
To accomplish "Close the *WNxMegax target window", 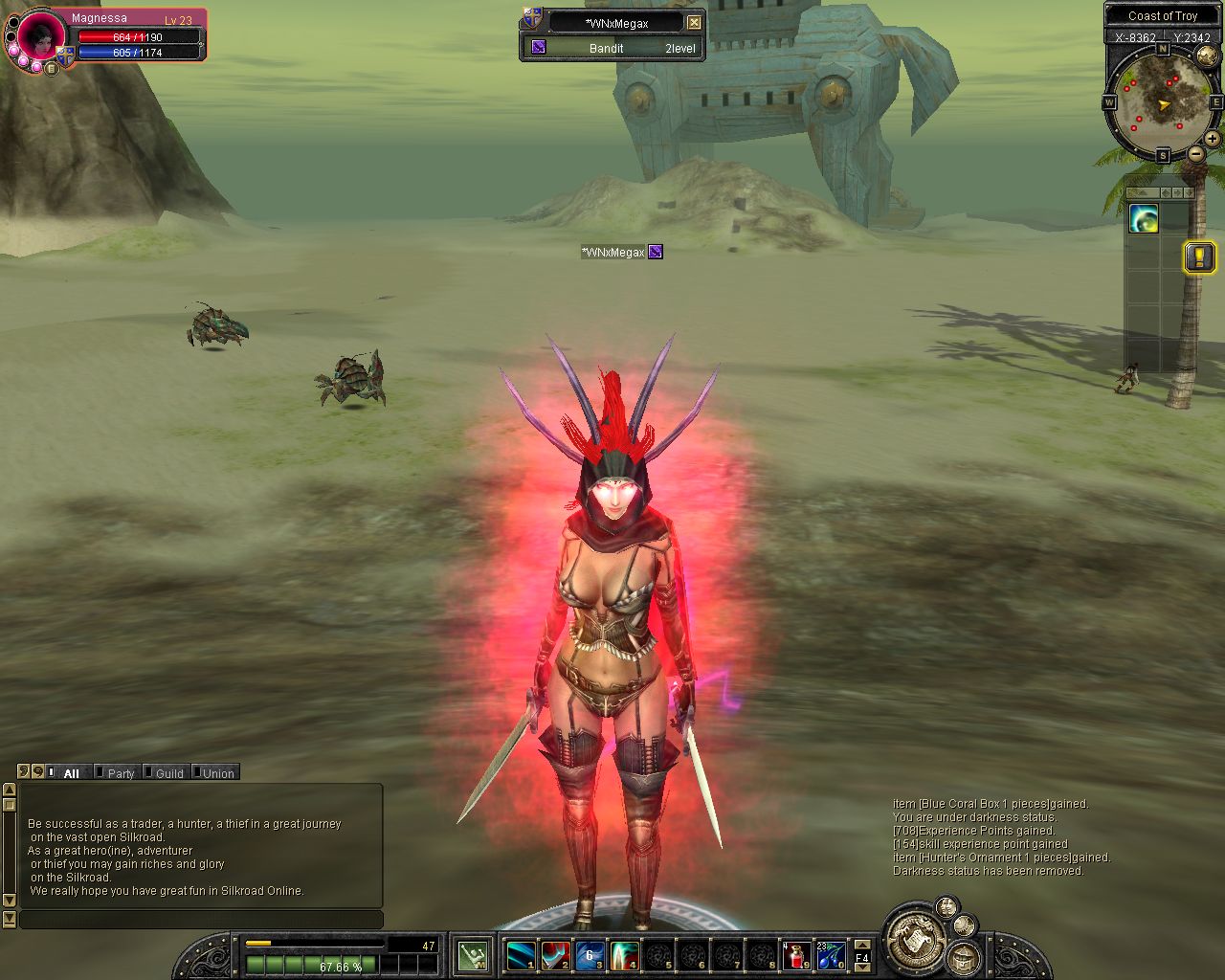I will (694, 22).
